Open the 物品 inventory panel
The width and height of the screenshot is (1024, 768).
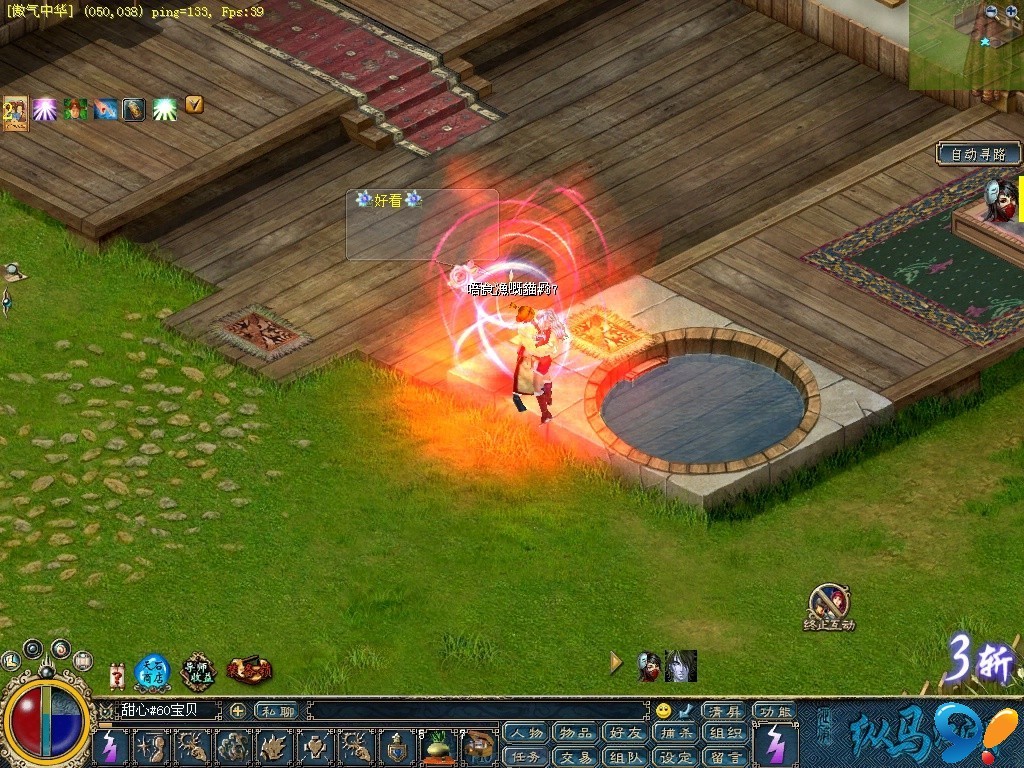[x=575, y=733]
